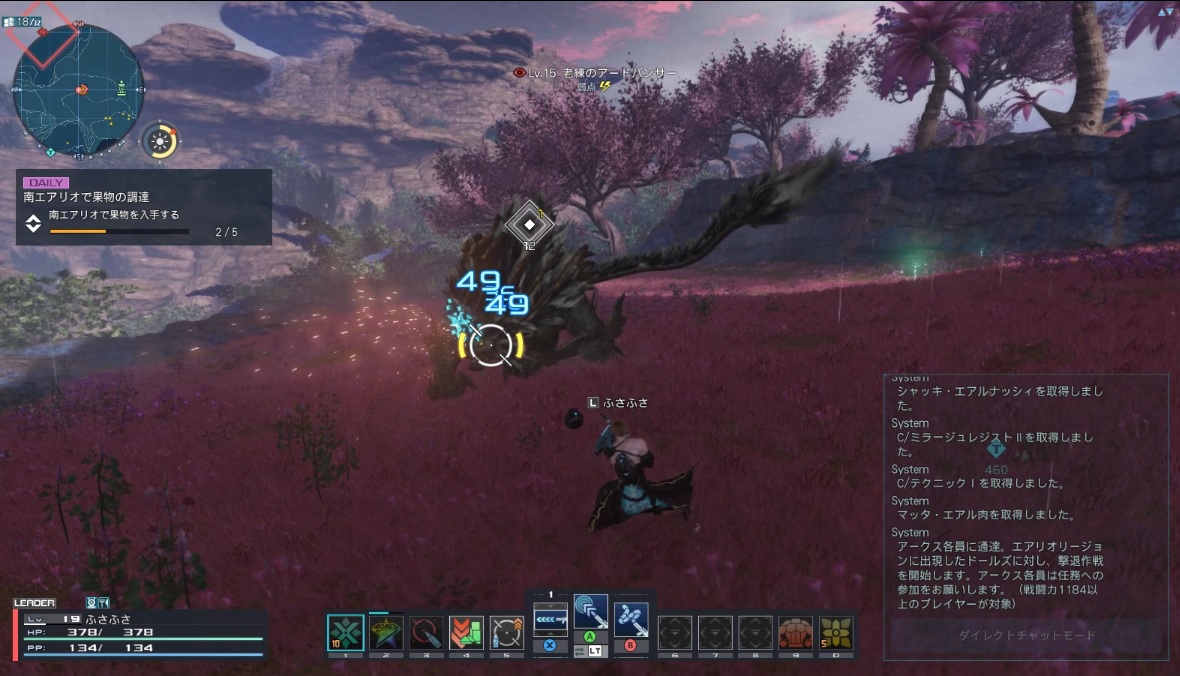Select the DAILY fruit-gathering quest tracker

tap(144, 207)
